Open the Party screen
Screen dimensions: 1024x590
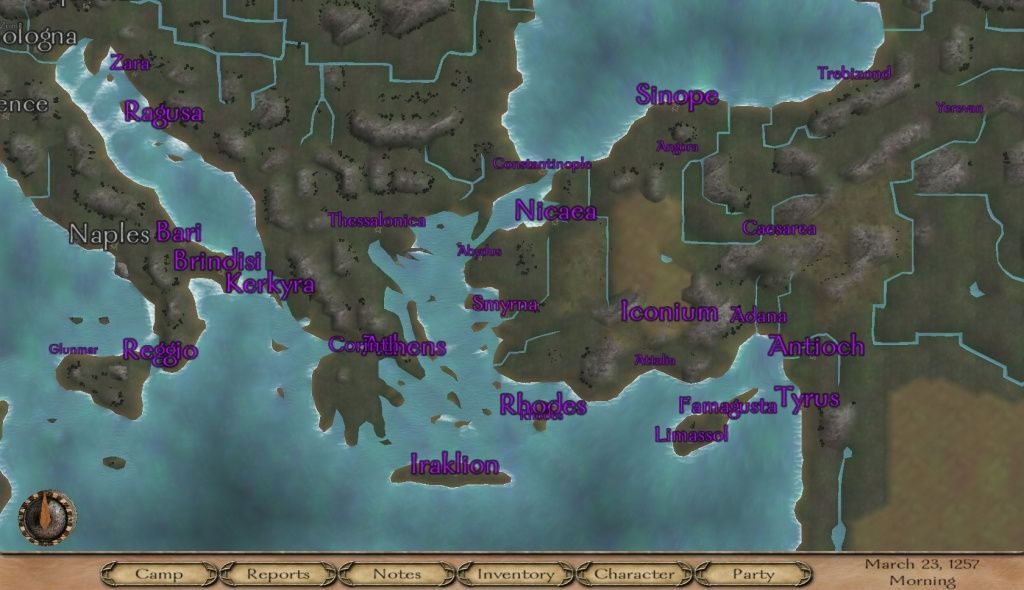(x=753, y=574)
